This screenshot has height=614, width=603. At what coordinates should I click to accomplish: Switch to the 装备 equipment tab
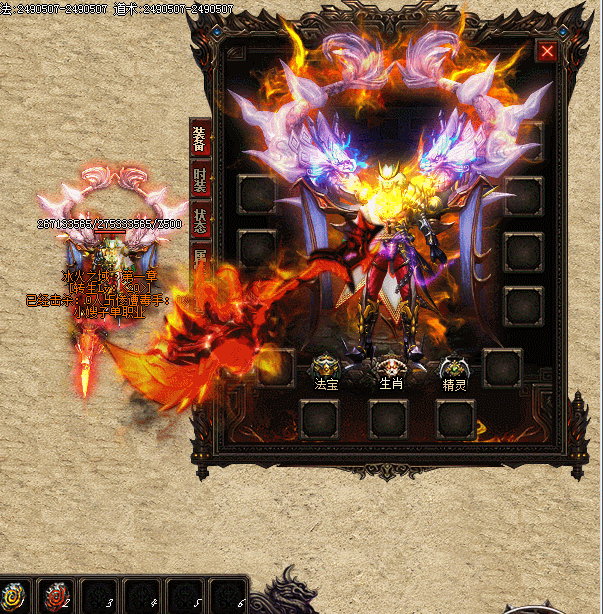[x=200, y=138]
